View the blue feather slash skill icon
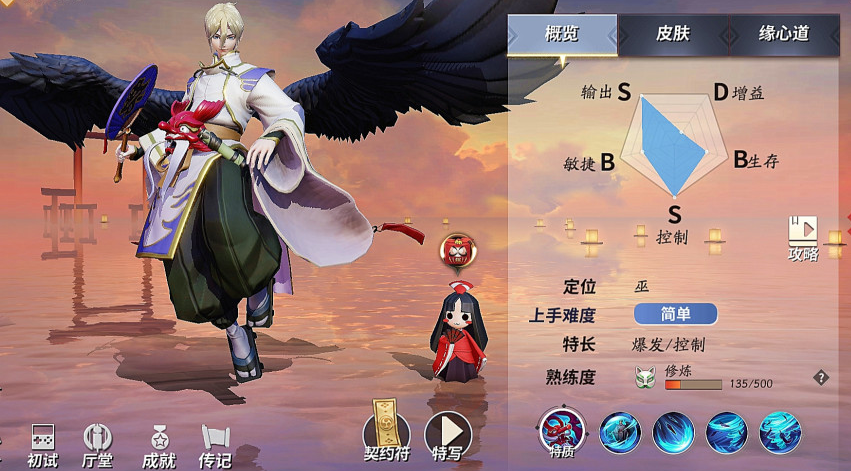Viewport: 851px width, 471px height. pyautogui.click(x=673, y=433)
